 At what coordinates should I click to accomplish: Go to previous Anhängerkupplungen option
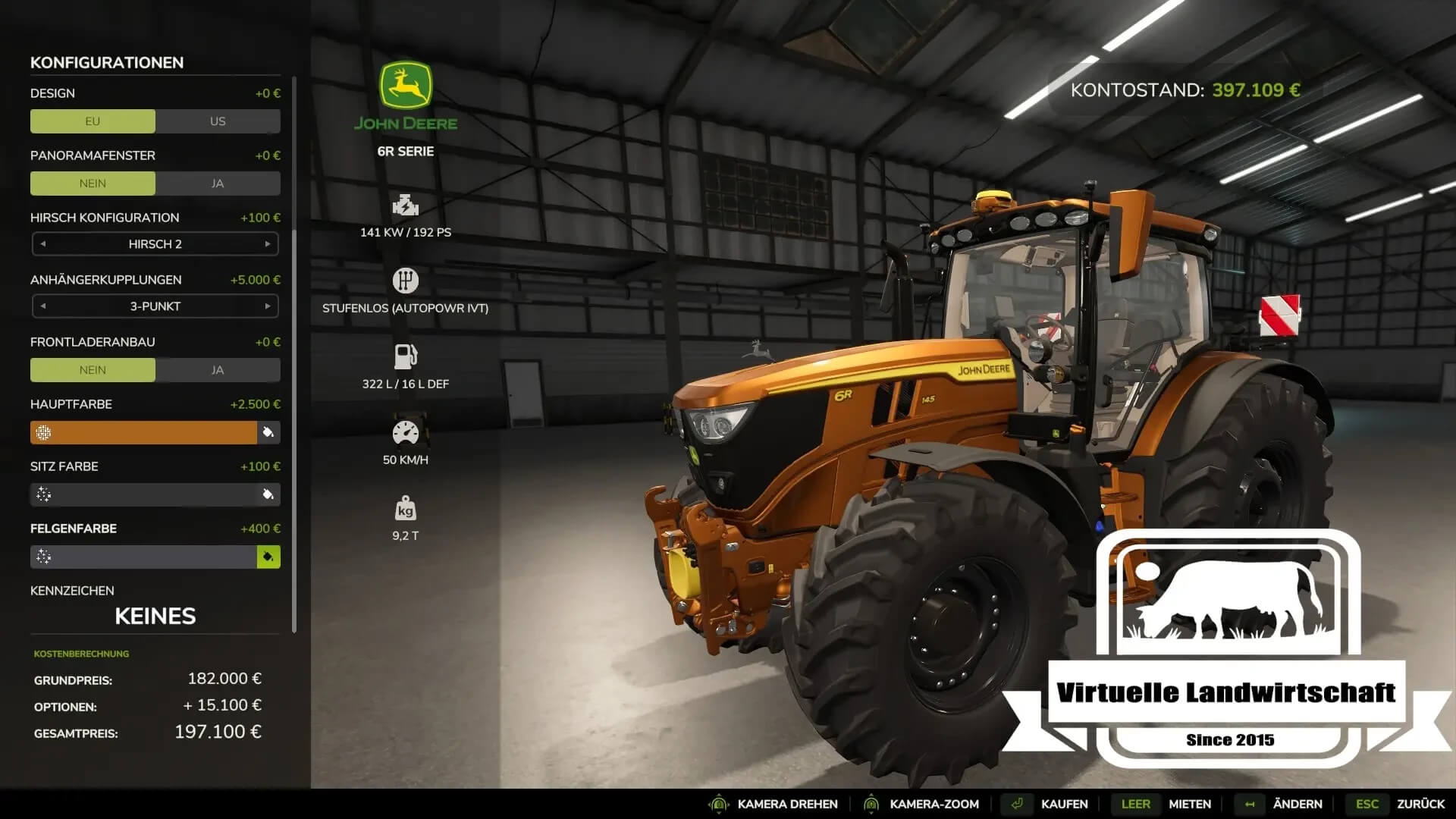tap(43, 306)
